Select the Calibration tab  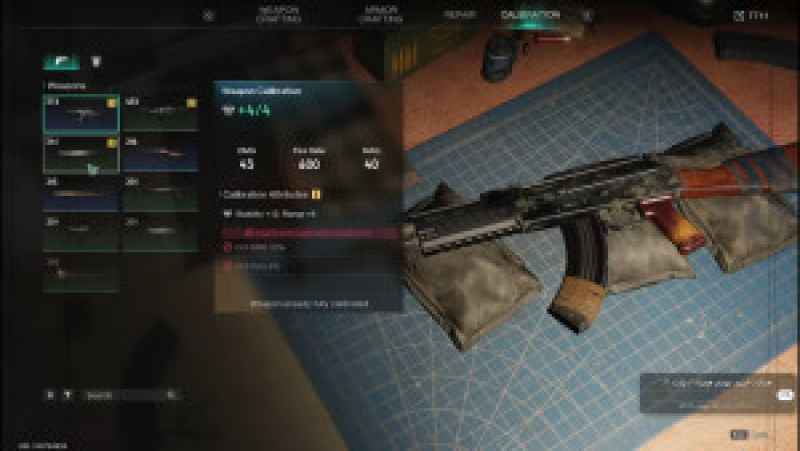[x=531, y=15]
